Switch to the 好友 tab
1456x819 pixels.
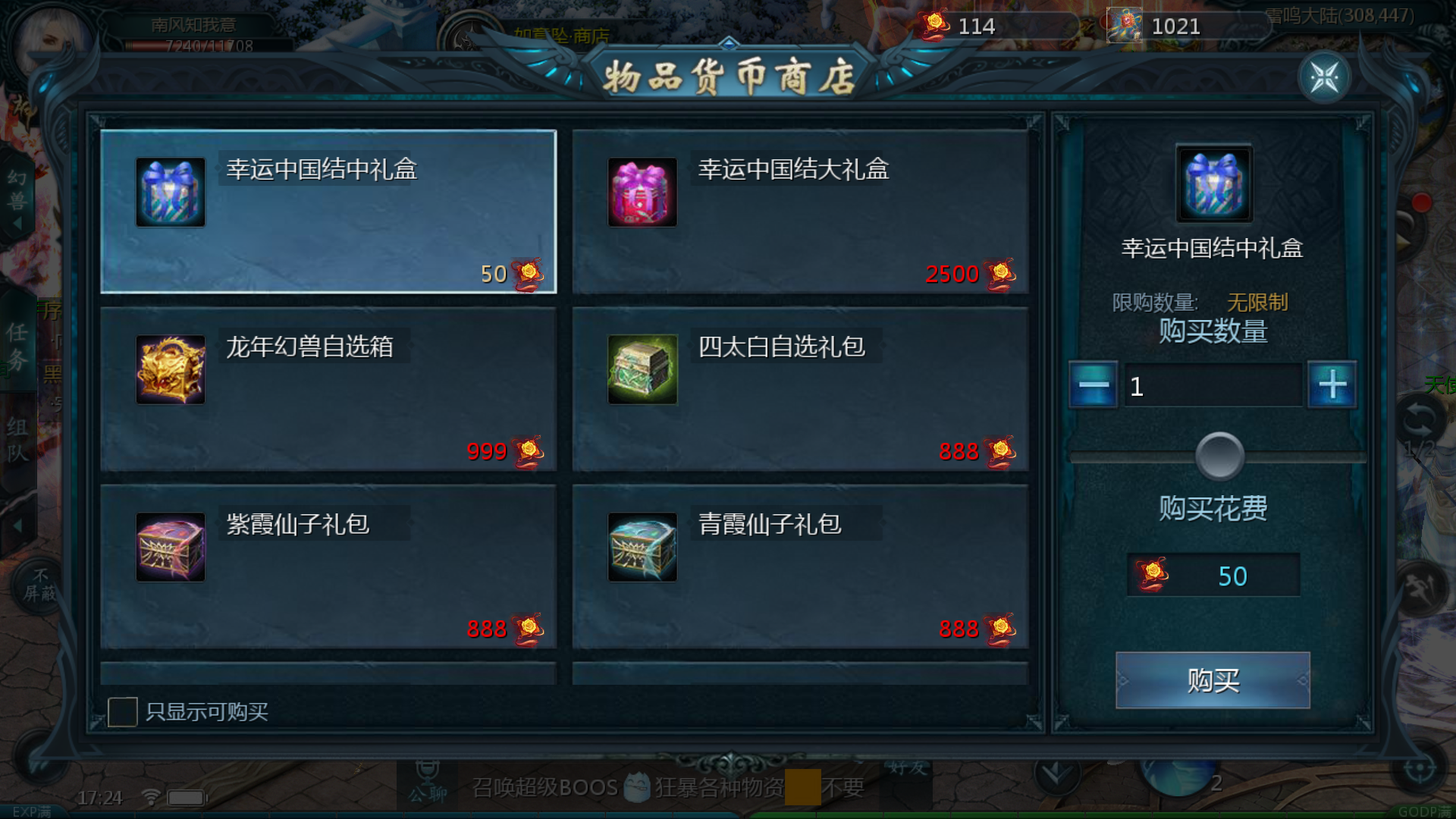tap(908, 768)
